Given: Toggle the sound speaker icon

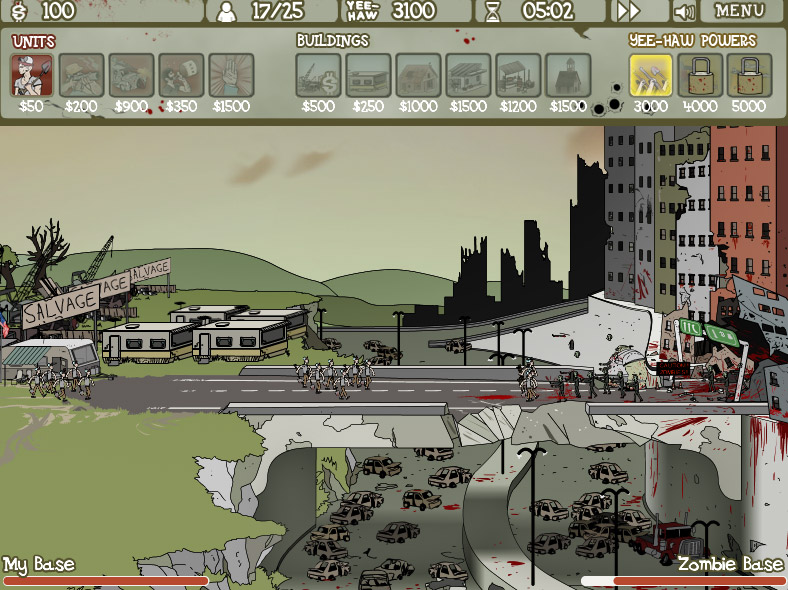Looking at the screenshot, I should (x=685, y=12).
